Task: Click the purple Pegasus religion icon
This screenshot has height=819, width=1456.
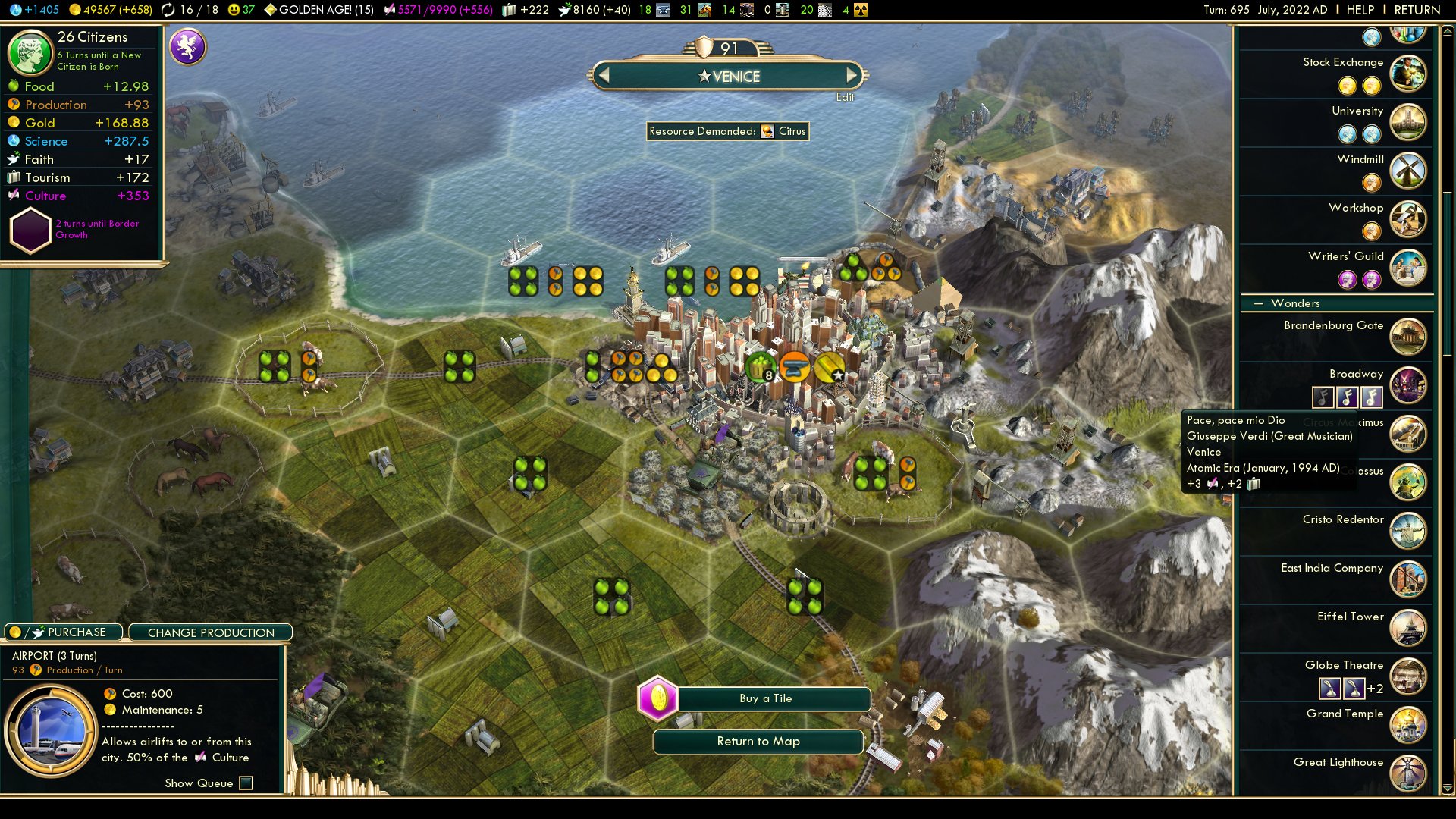Action: click(x=187, y=46)
